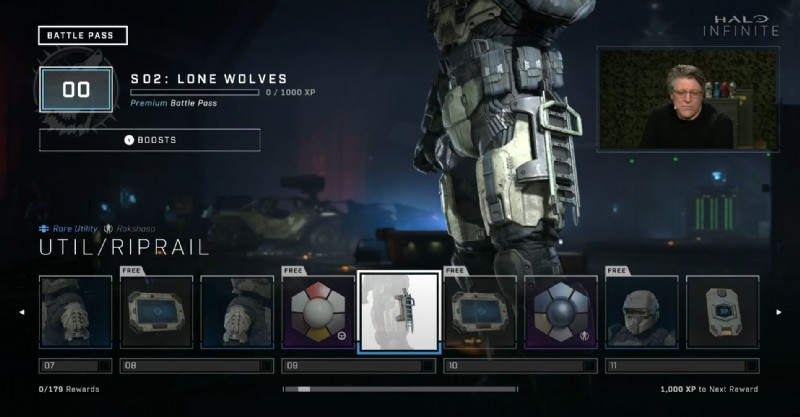Show next rewards with the right arrow
Image resolution: width=800 pixels, height=417 pixels.
pos(778,312)
